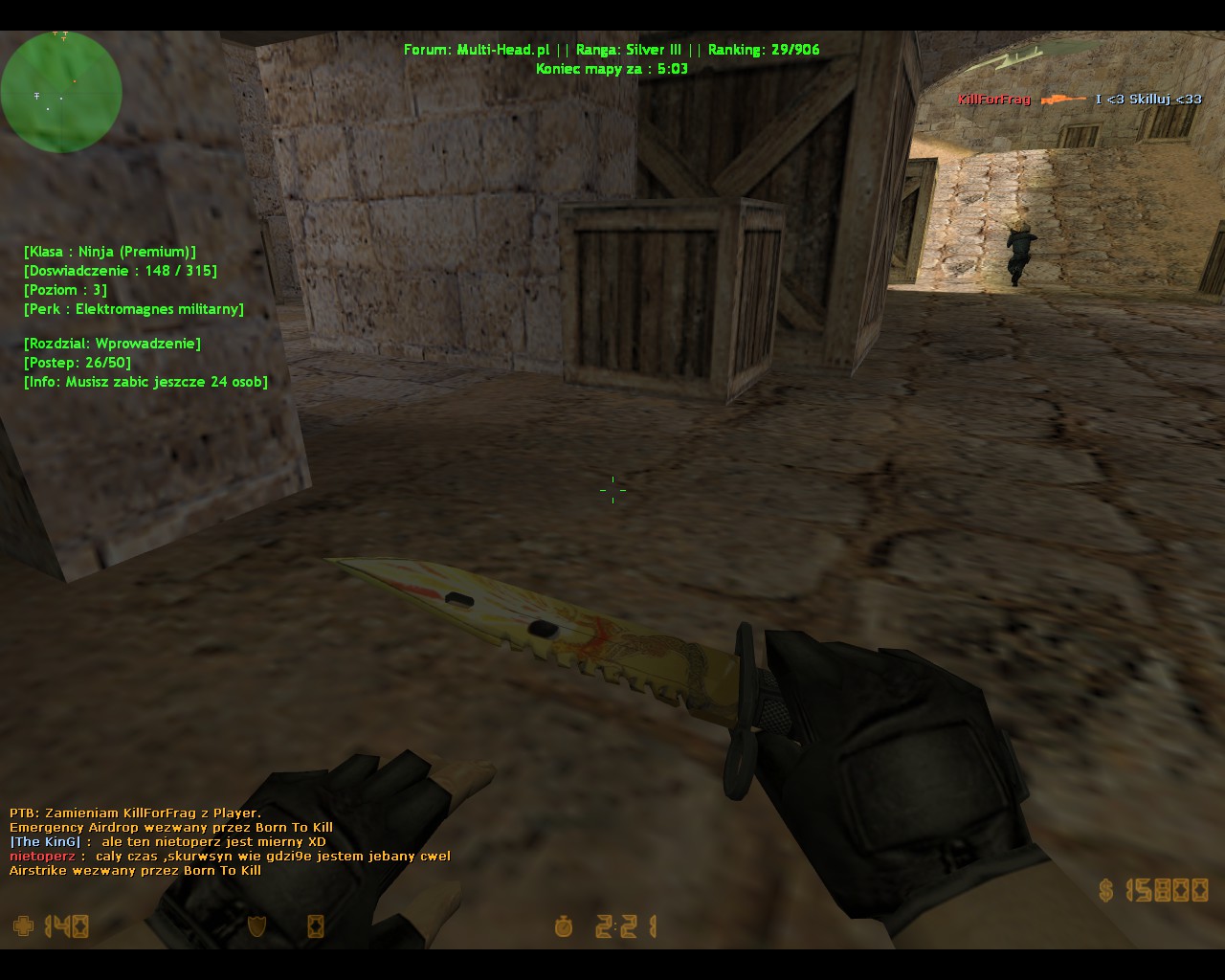Image resolution: width=1225 pixels, height=980 pixels.
Task: Select the Perk Elektromagnes militarny line
Action: 134,309
